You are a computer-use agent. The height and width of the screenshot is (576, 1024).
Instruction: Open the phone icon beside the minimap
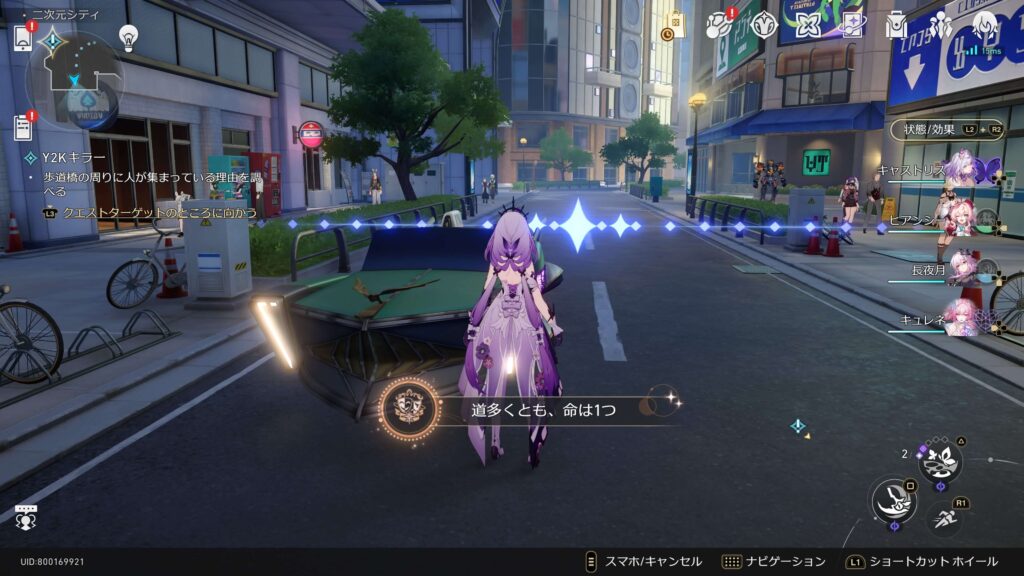23,38
